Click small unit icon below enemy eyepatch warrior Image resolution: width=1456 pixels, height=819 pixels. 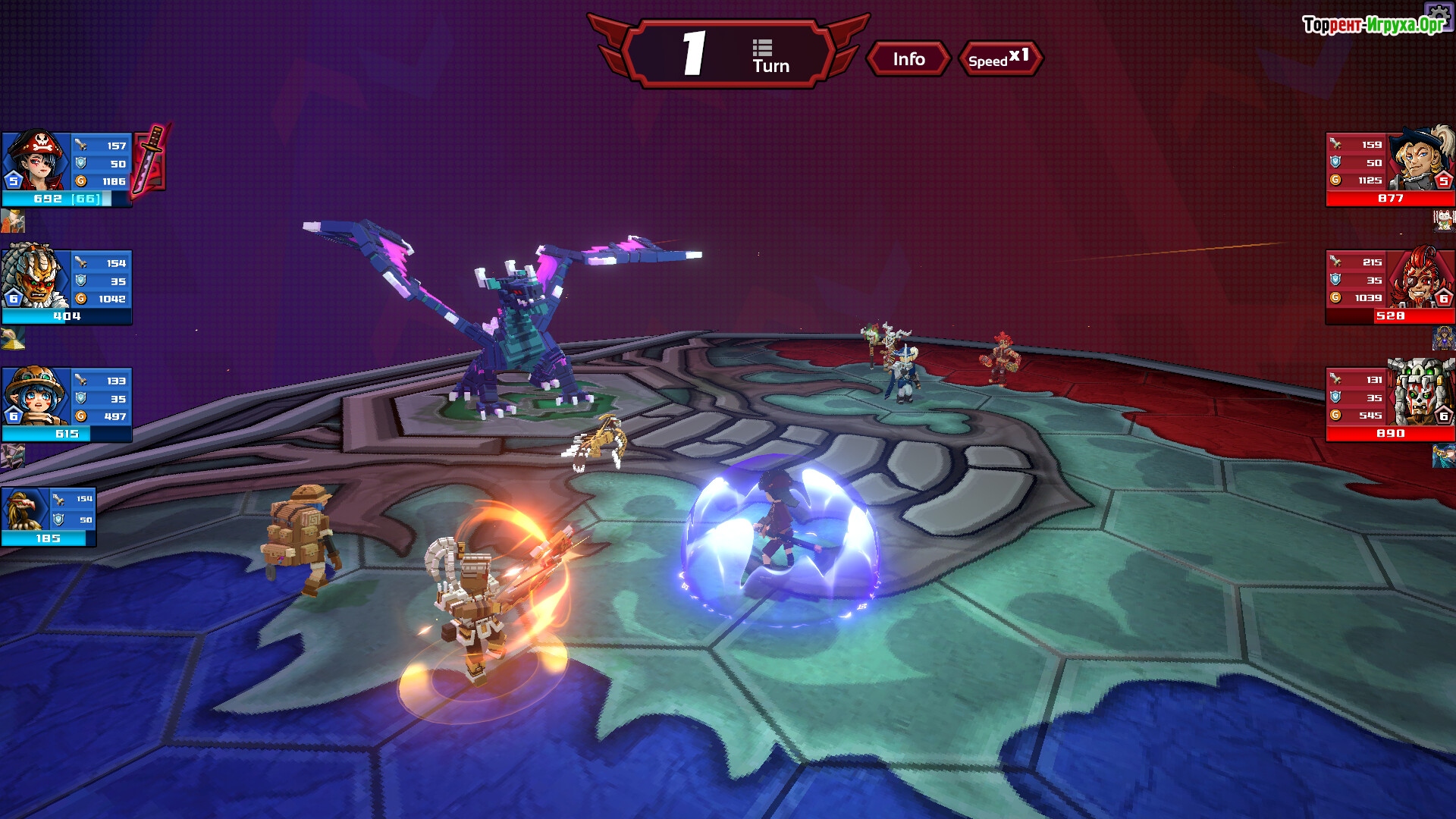[1443, 338]
